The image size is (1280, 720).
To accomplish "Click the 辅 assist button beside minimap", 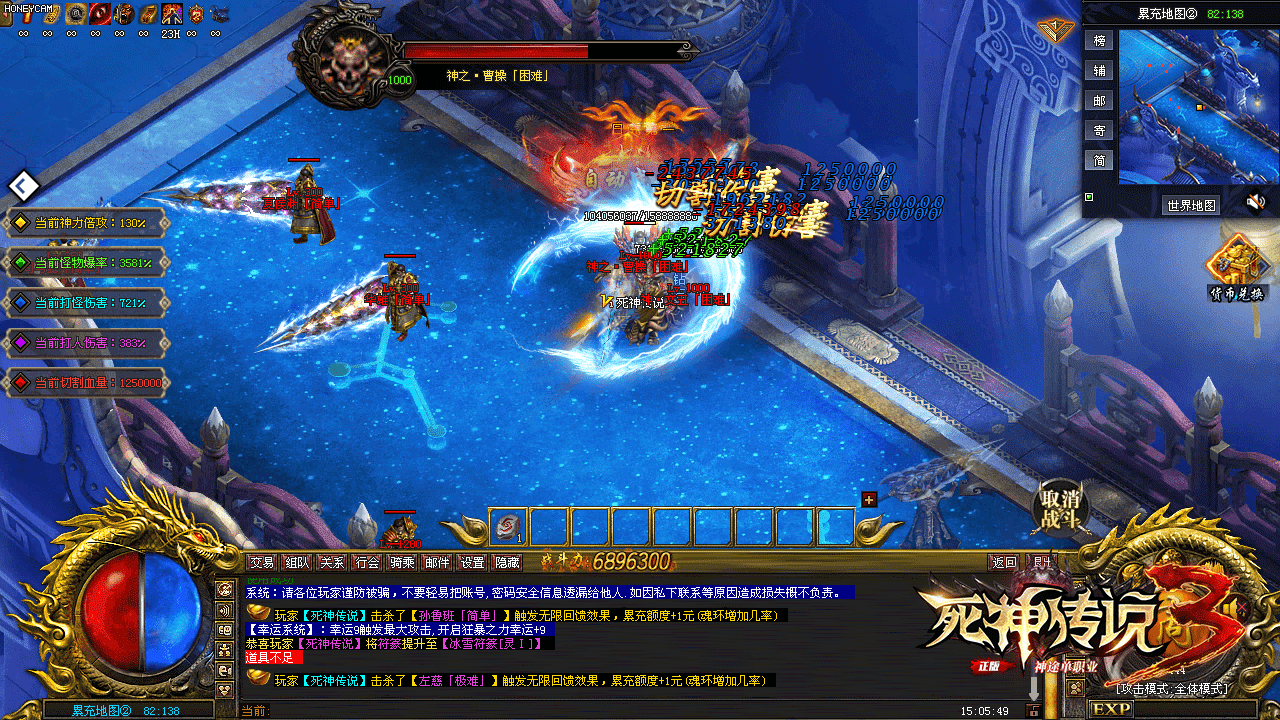I will [1100, 71].
